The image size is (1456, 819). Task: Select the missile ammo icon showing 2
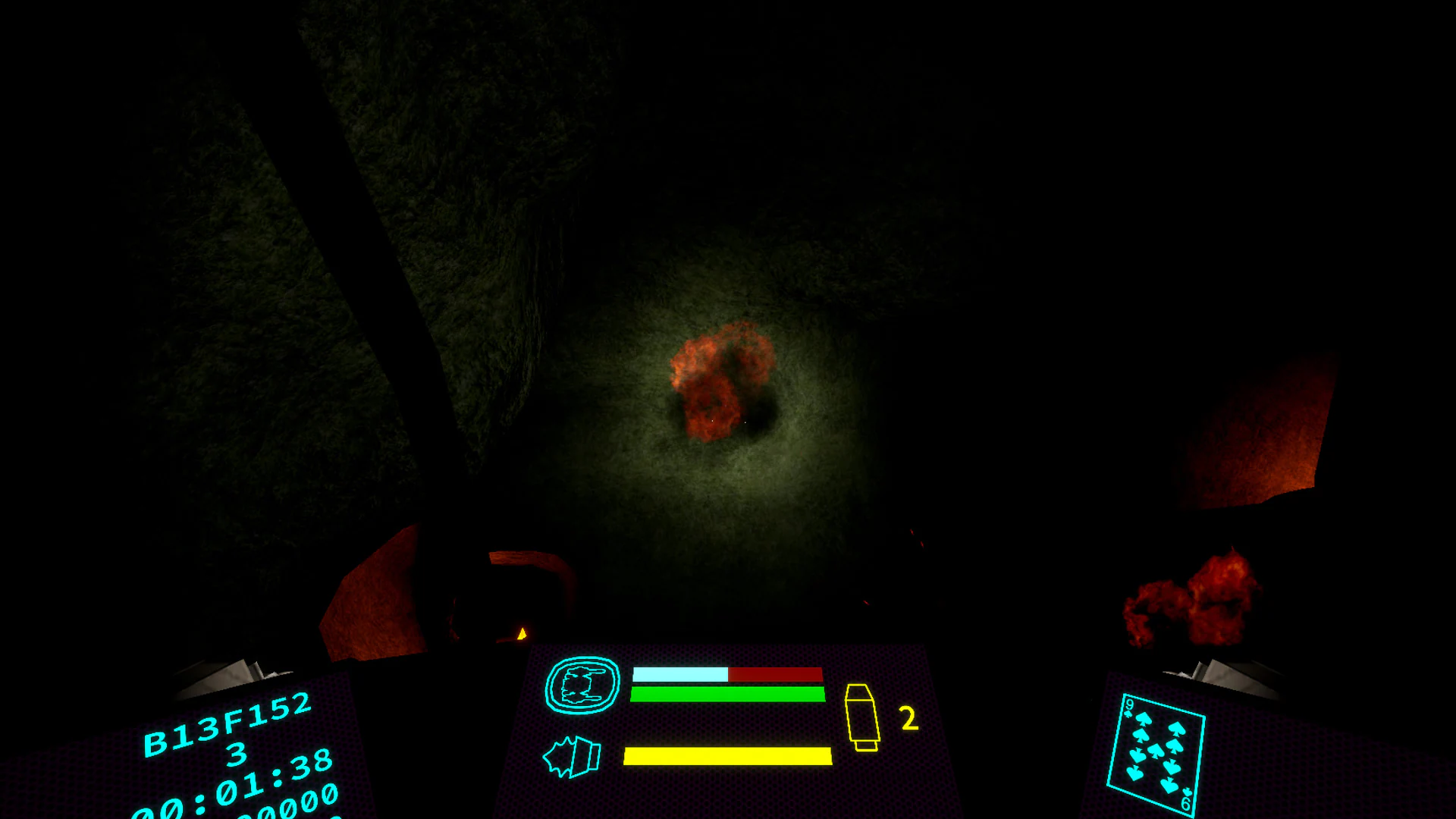coord(862,716)
